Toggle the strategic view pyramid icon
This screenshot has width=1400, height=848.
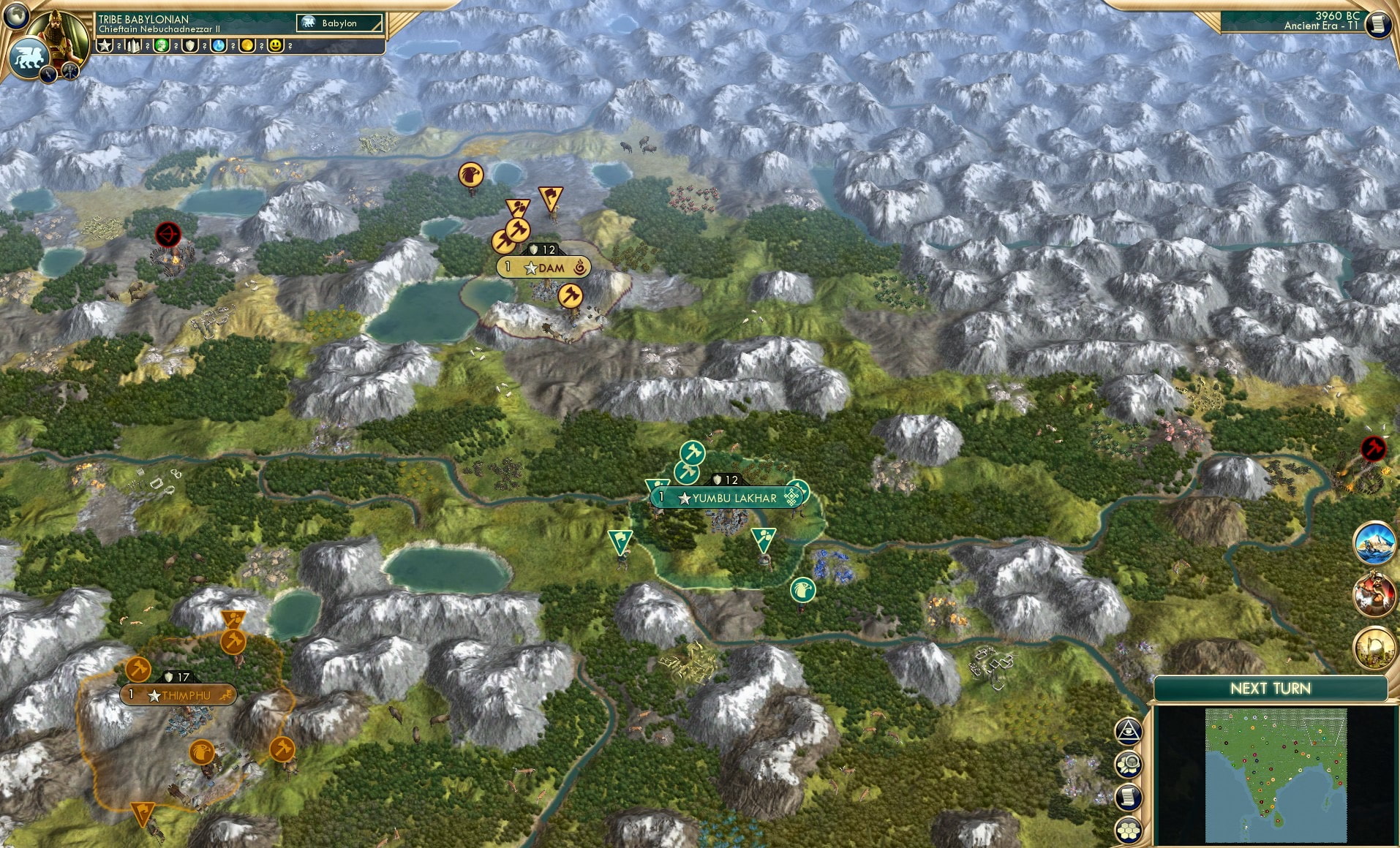pyautogui.click(x=1127, y=730)
